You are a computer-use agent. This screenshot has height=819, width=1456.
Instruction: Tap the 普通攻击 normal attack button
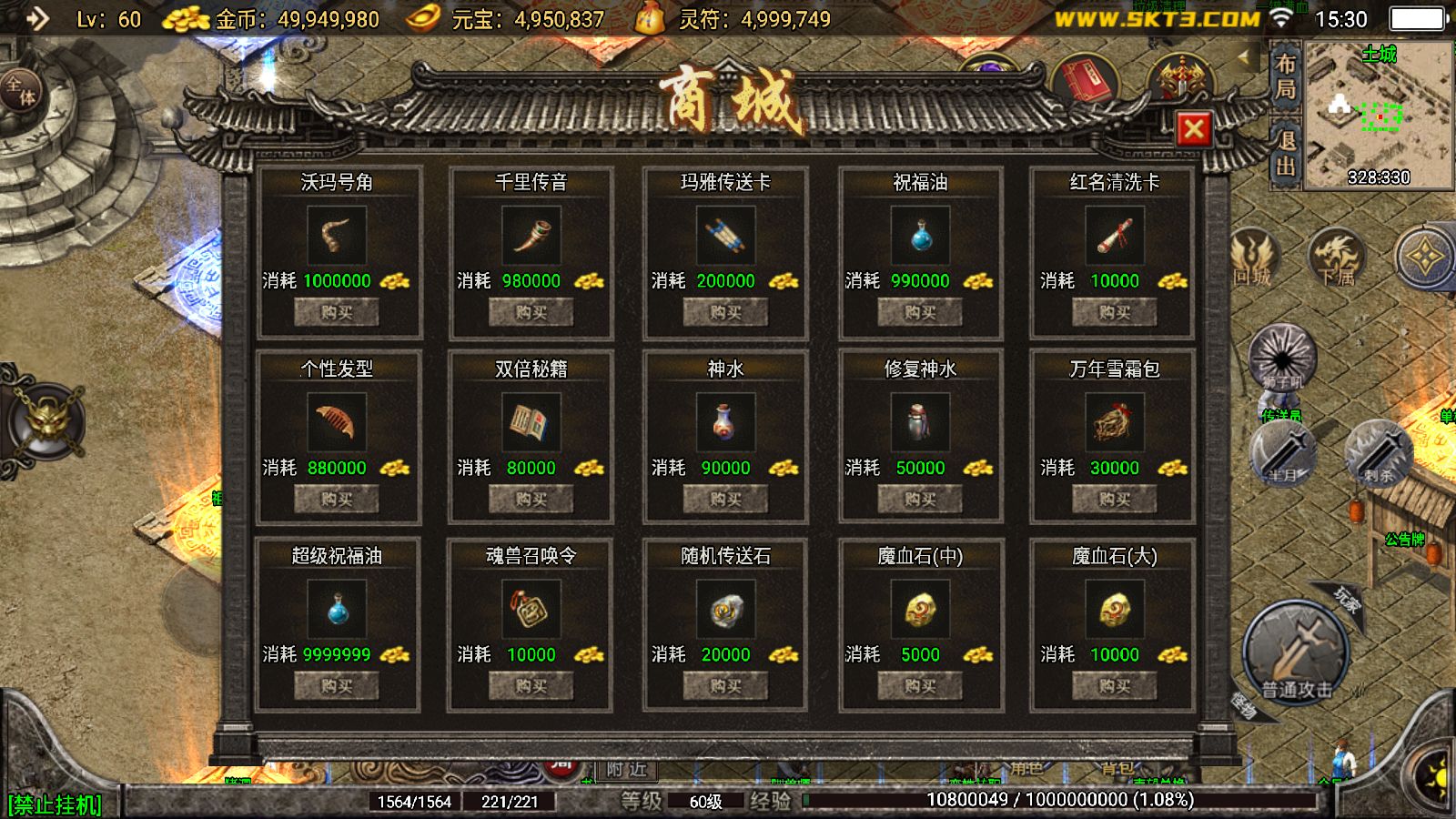1296,653
